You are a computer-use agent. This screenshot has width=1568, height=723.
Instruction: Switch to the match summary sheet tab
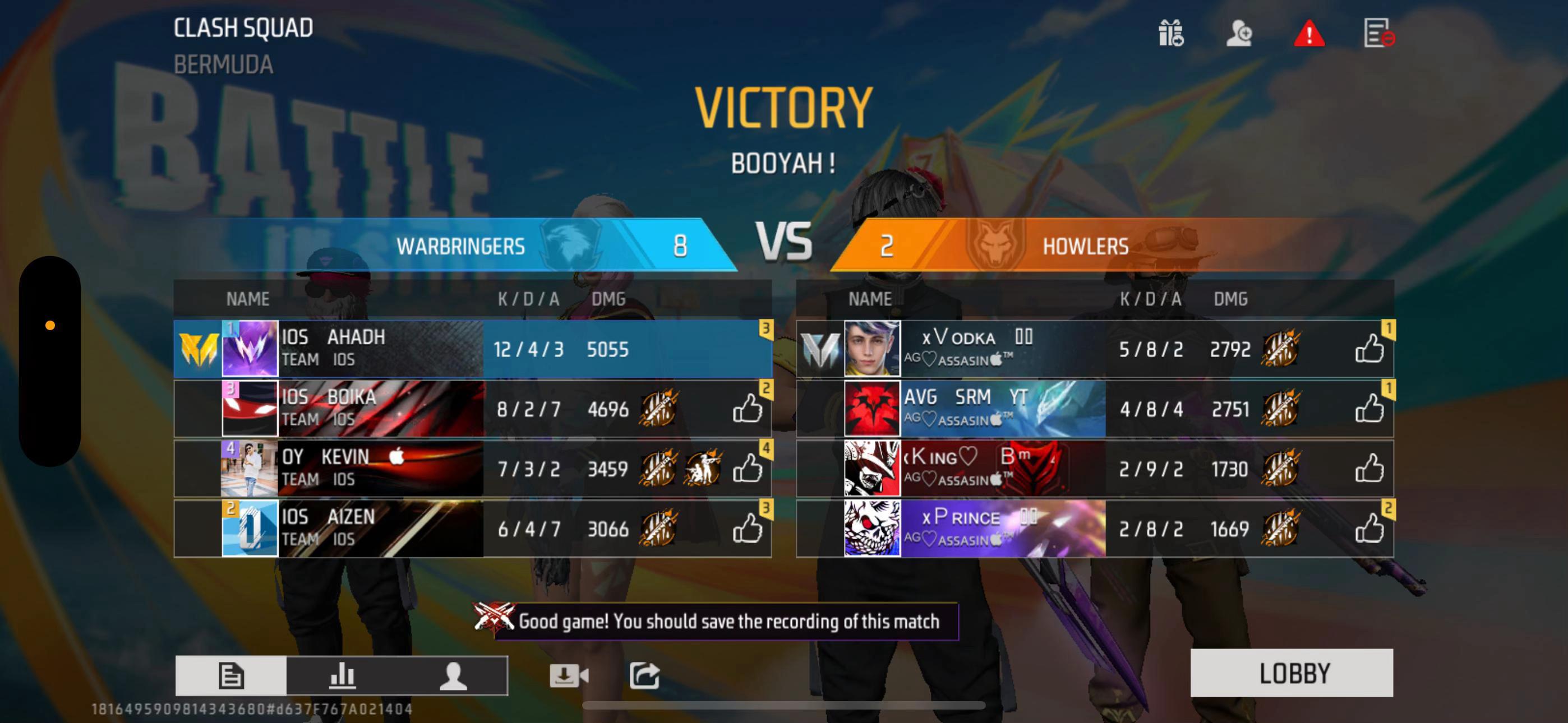[x=230, y=675]
